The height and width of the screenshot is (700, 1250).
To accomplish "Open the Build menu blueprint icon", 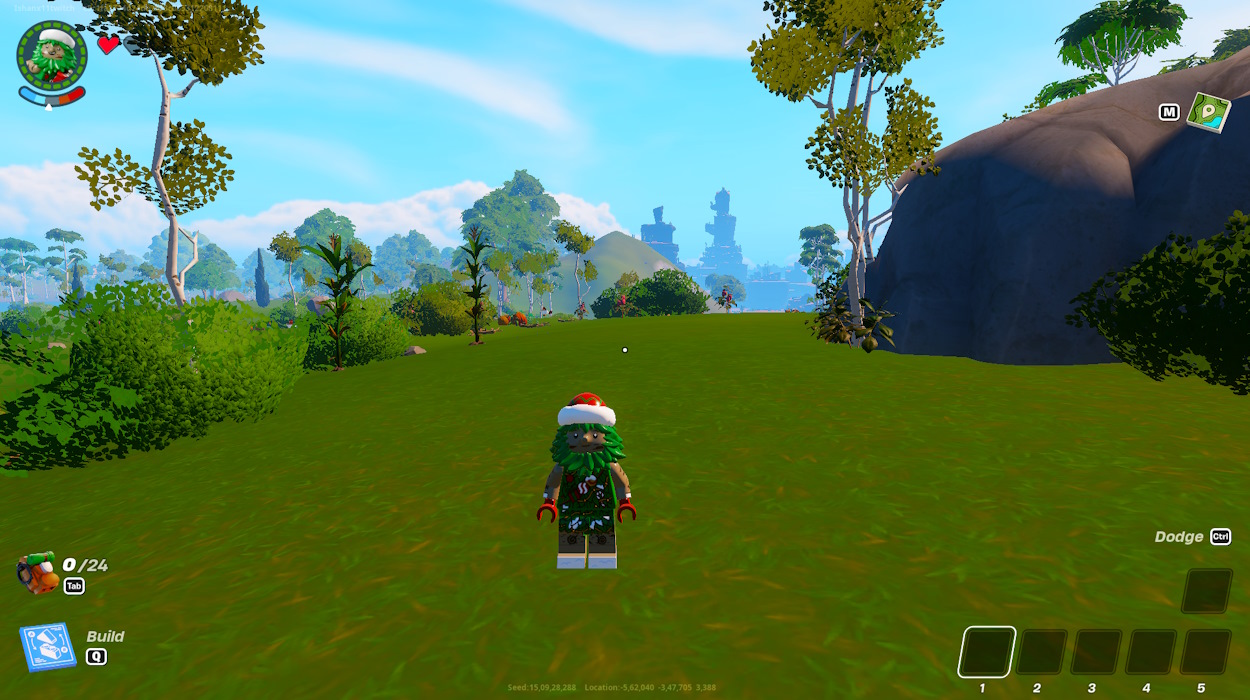I will 47,647.
